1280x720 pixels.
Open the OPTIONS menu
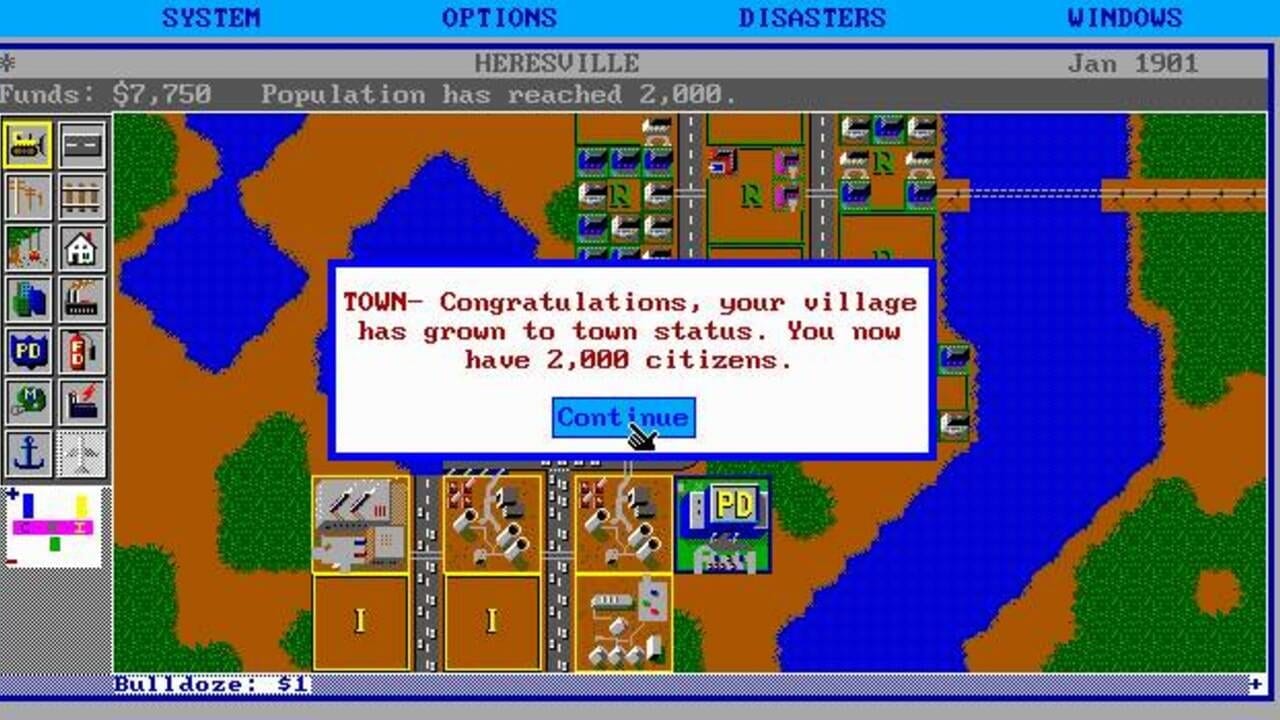click(500, 17)
